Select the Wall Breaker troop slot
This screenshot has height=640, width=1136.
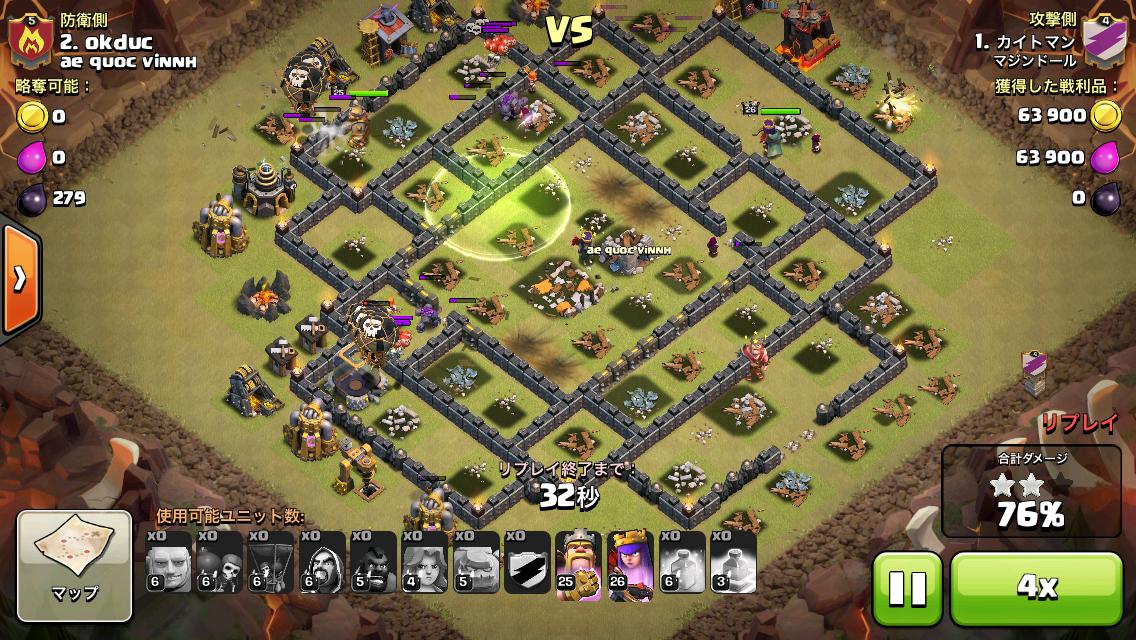[x=219, y=563]
